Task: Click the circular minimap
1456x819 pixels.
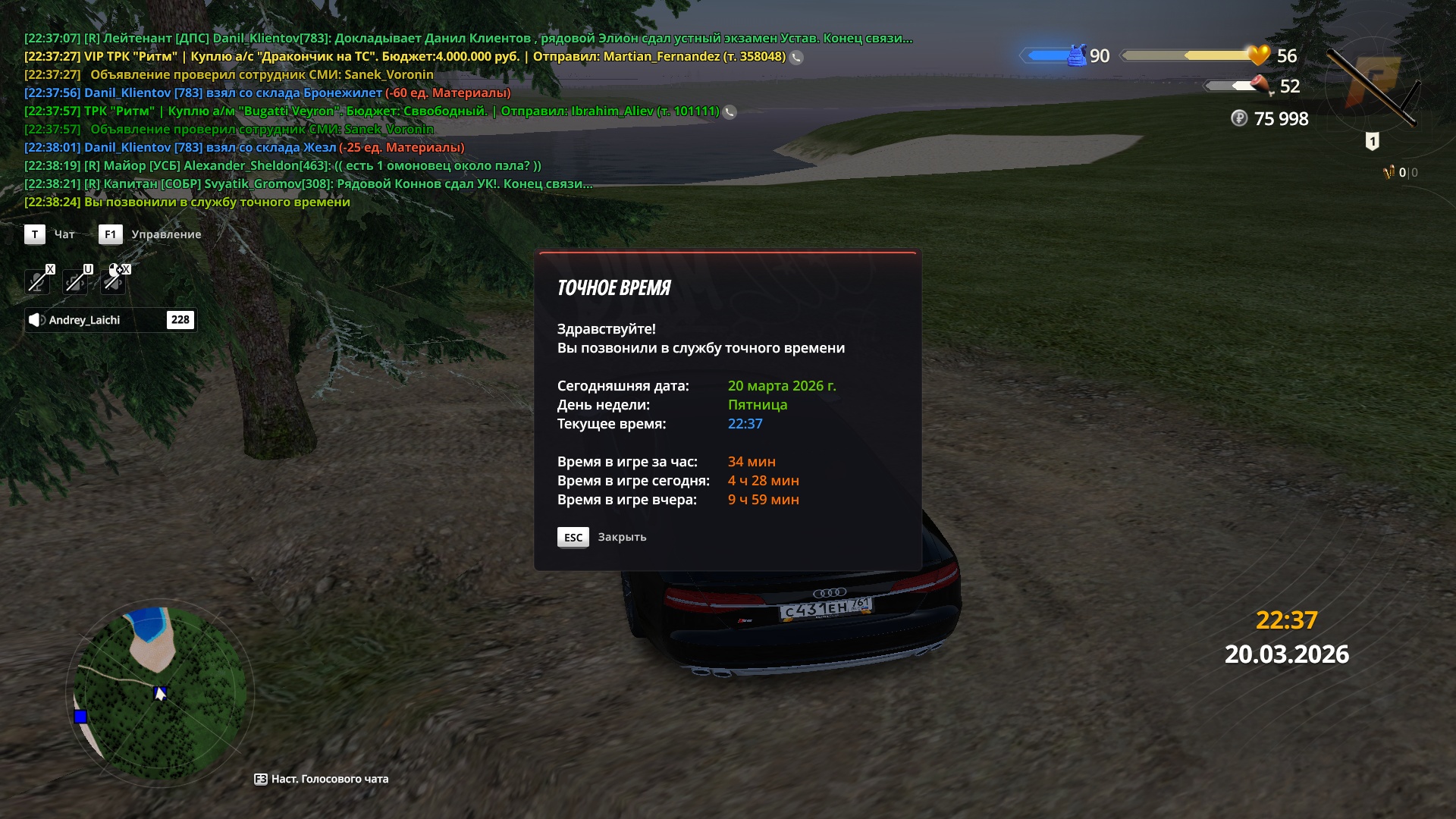Action: point(160,694)
